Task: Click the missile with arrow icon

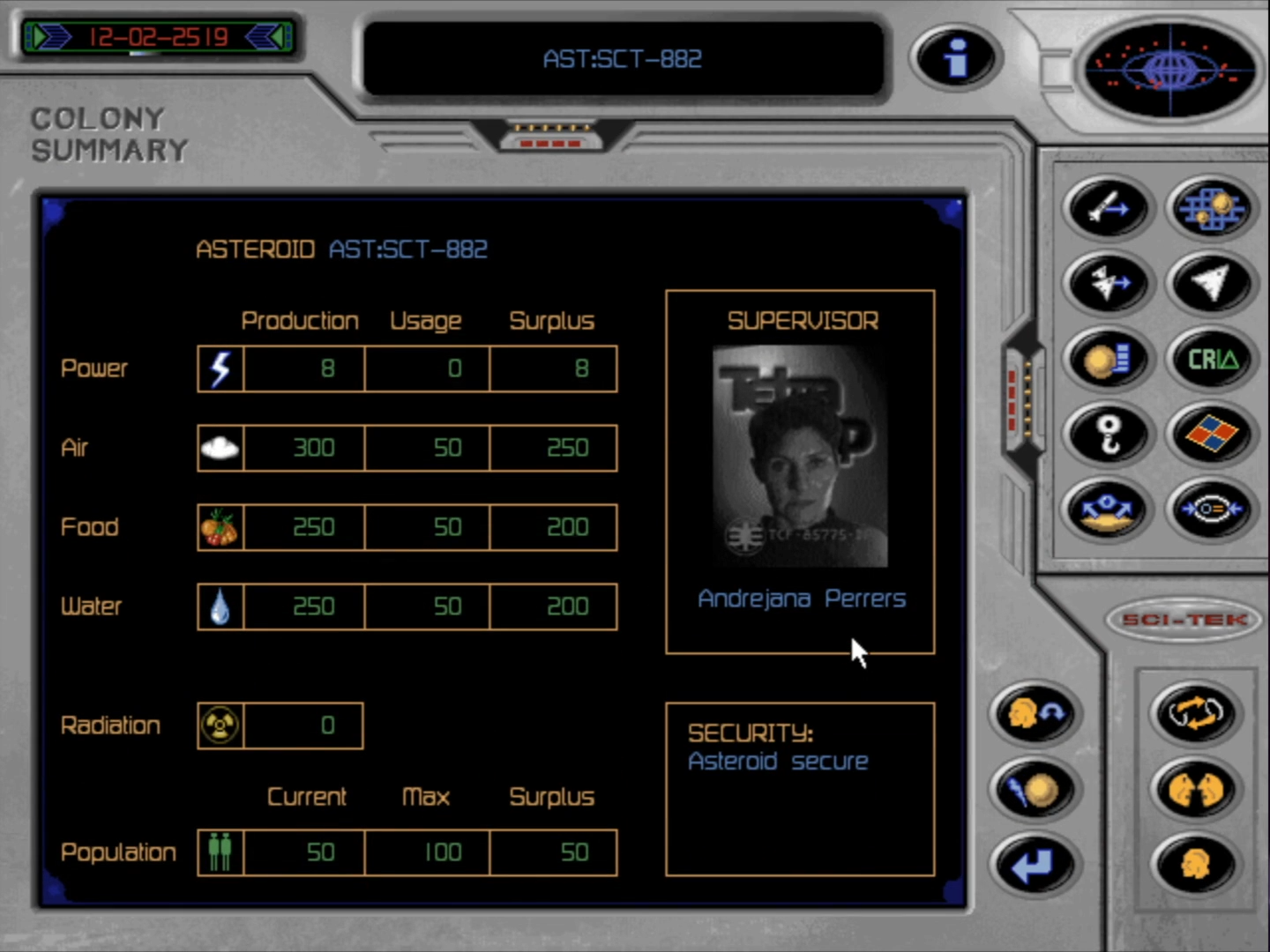Action: 1108,209
